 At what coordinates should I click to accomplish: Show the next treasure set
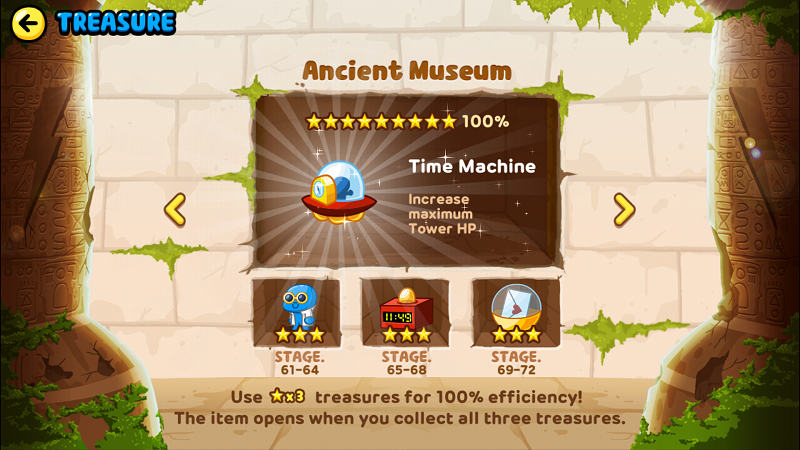coord(624,209)
